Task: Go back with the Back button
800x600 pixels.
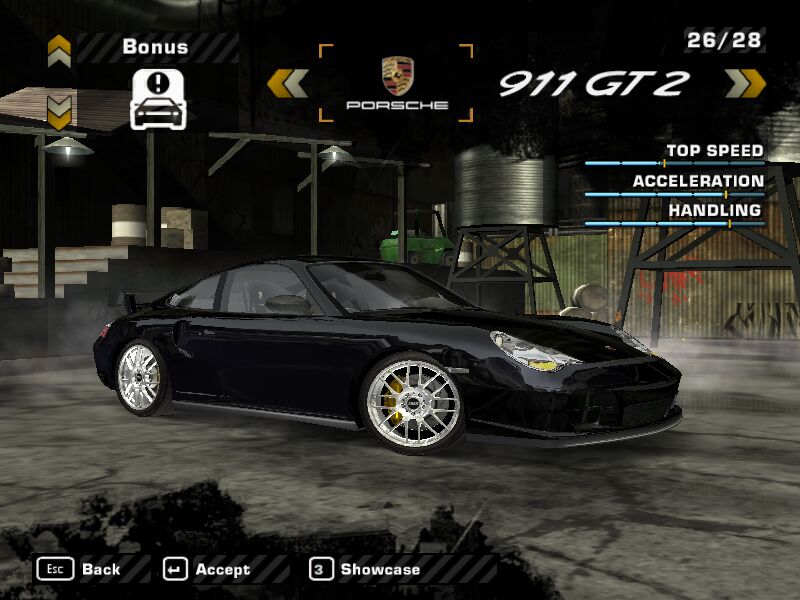Action: pos(80,569)
